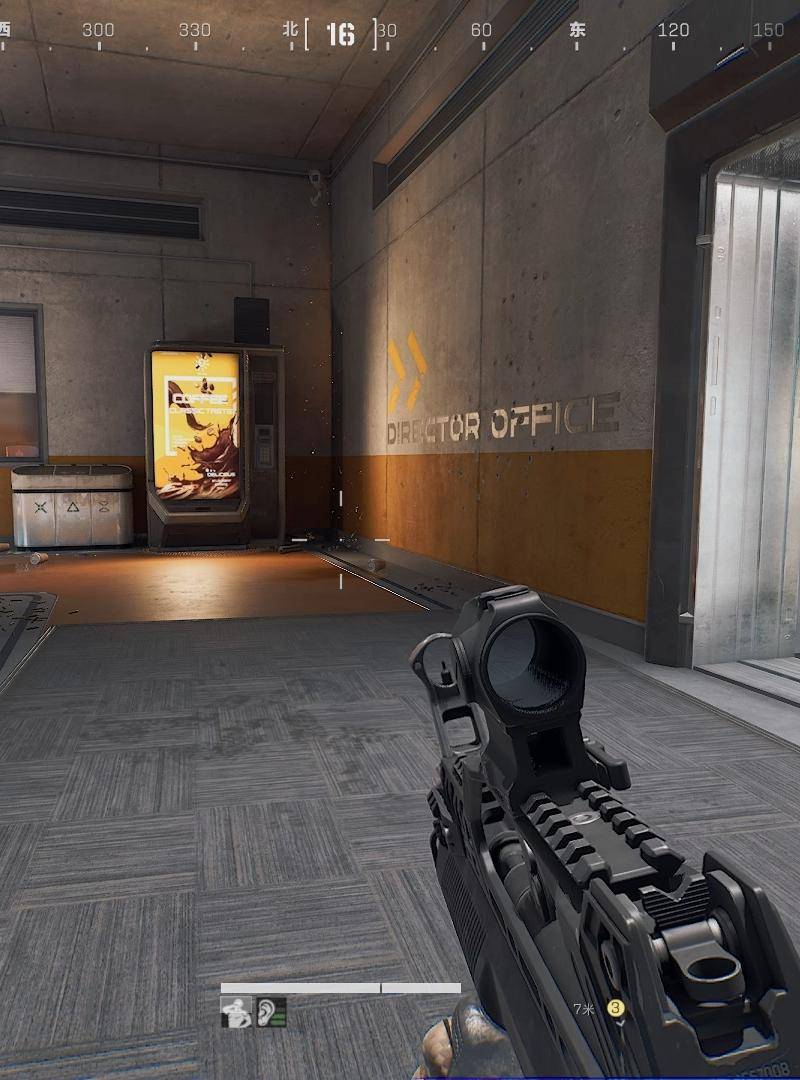Viewport: 800px width, 1080px height.
Task: Click the operator stance status icon
Action: point(236,1012)
